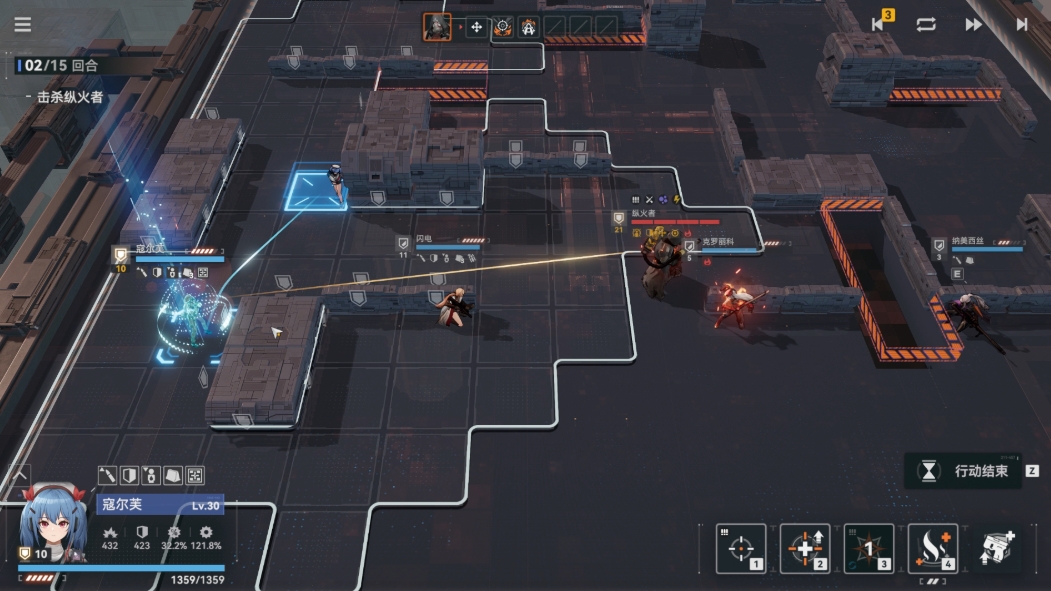Screen dimensions: 1051x591
Task: Toggle the loop auto-battle button
Action: (926, 24)
